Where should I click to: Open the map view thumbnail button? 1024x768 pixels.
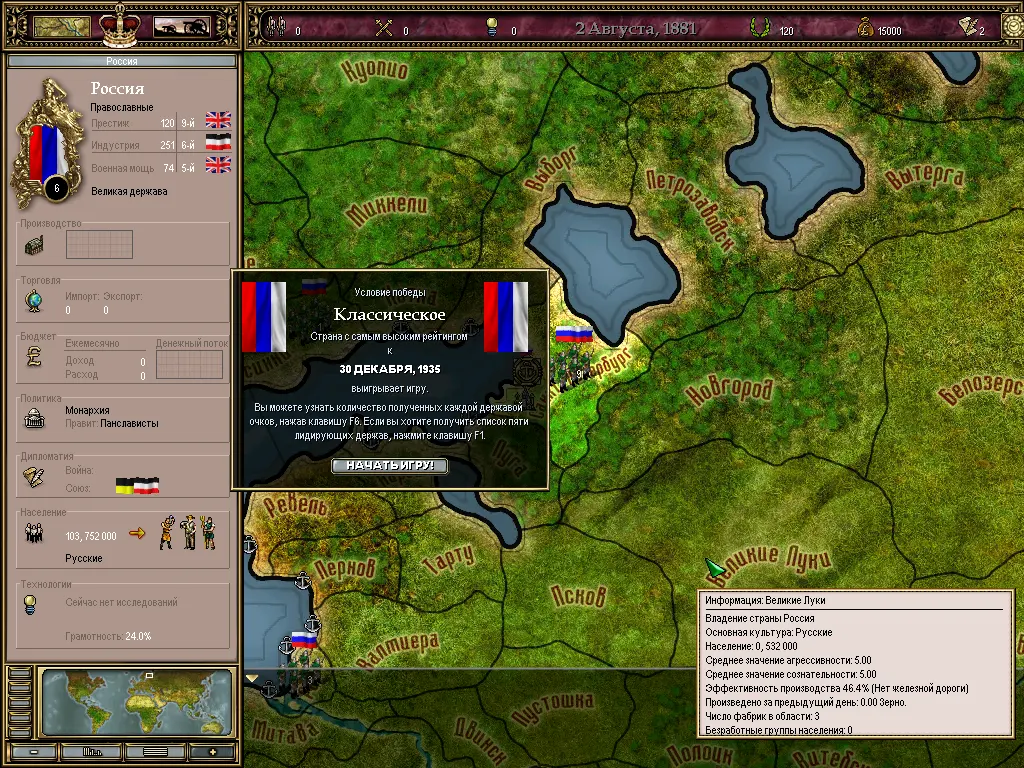tap(61, 27)
